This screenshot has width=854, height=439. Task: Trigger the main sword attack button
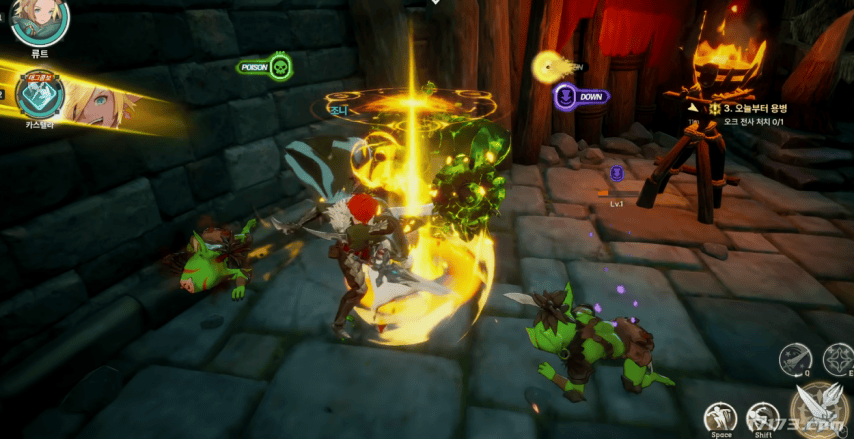pos(820,408)
